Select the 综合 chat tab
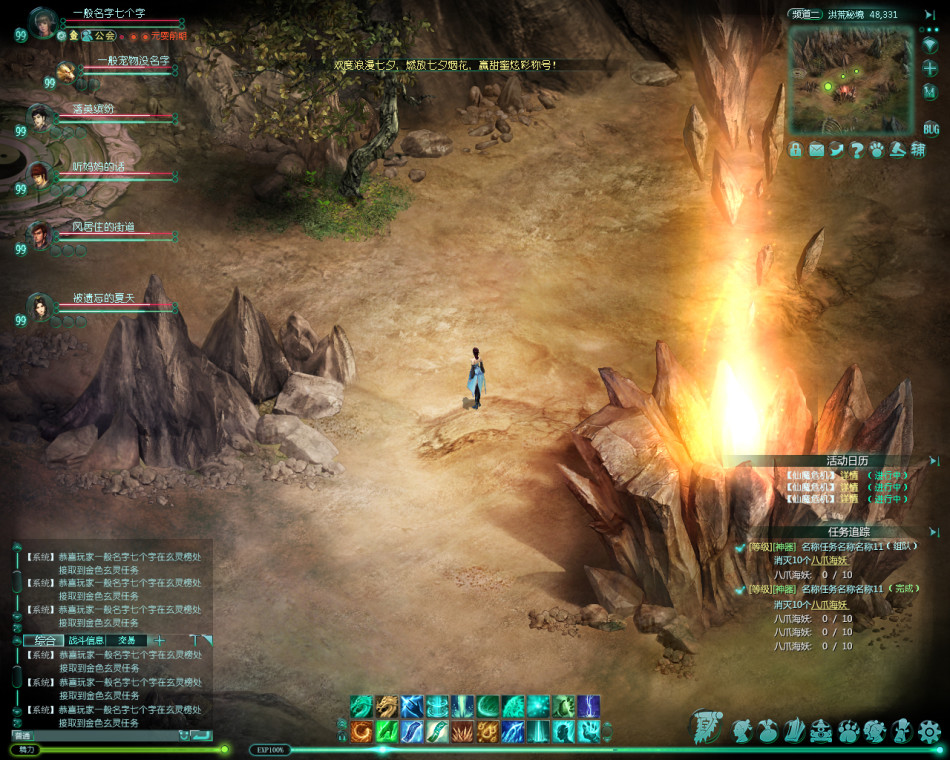Viewport: 950px width, 760px height. (44, 640)
